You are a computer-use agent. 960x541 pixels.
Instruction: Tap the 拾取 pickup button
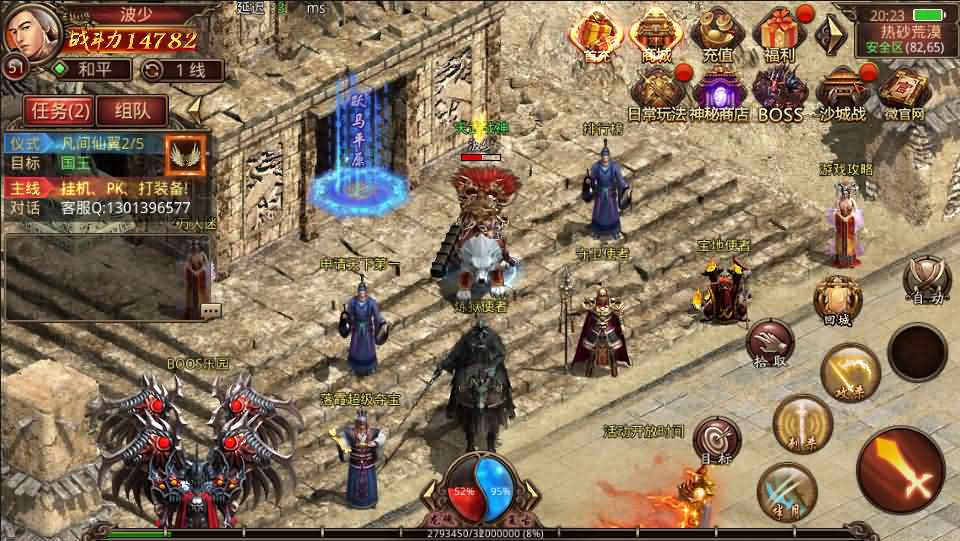pyautogui.click(x=770, y=342)
